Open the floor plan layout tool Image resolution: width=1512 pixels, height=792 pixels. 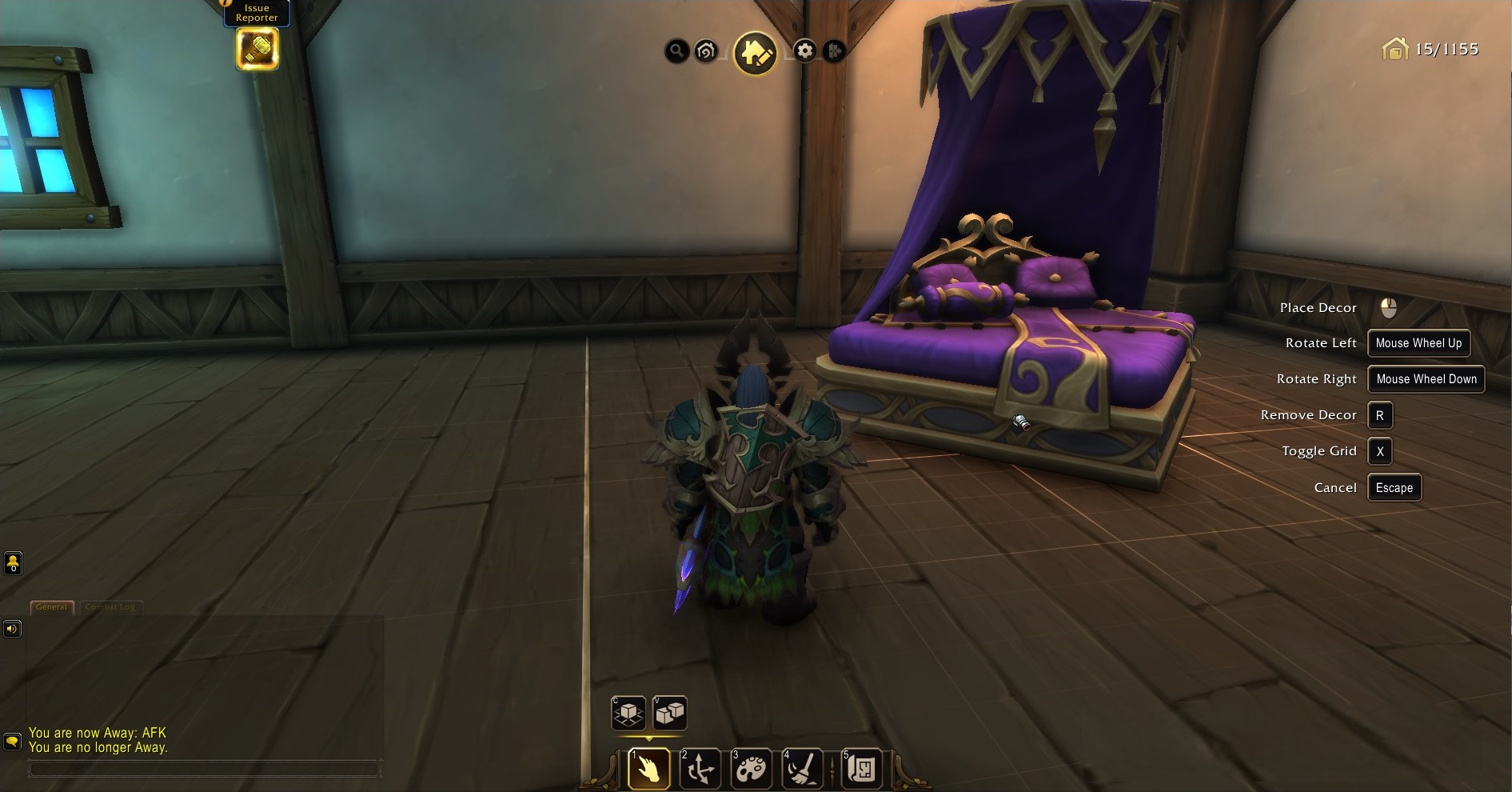861,769
